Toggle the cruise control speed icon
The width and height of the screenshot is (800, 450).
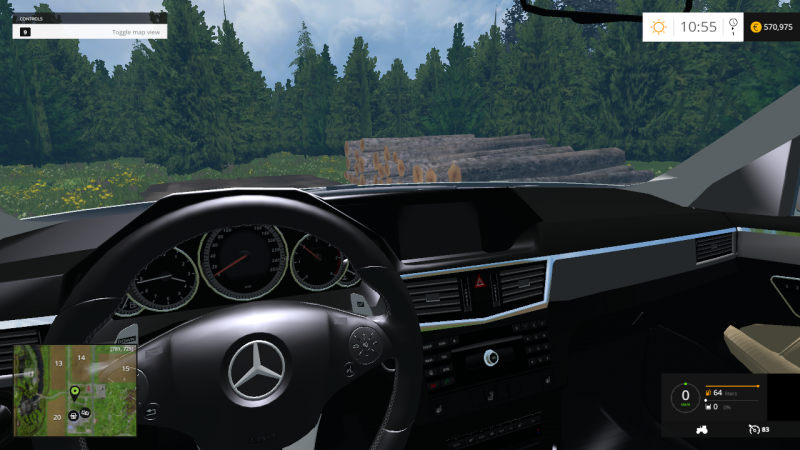[x=752, y=429]
